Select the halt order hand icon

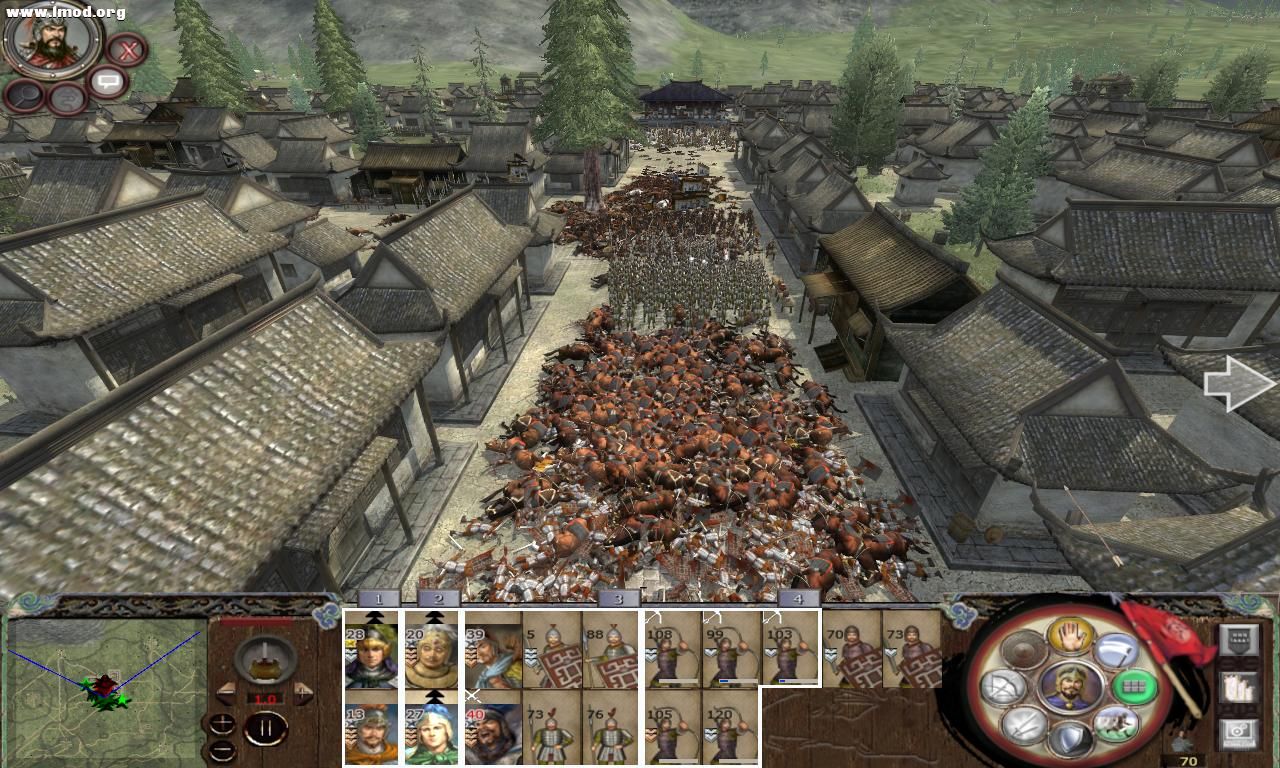pos(1070,638)
